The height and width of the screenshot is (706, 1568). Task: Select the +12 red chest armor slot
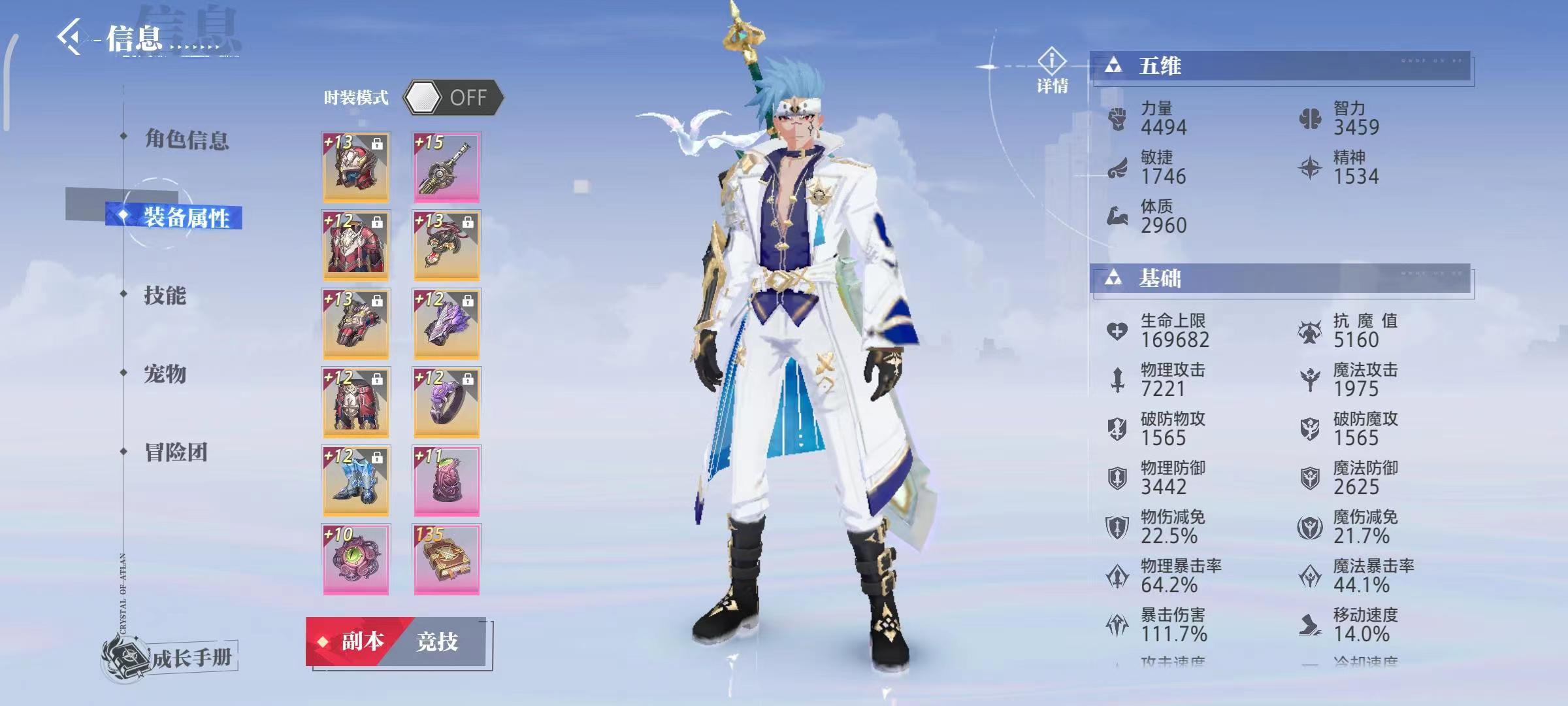tap(356, 245)
